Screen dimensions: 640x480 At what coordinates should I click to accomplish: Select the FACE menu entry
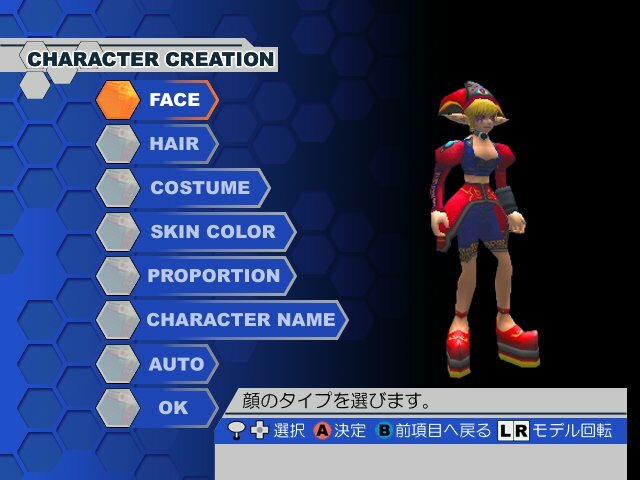(x=174, y=100)
